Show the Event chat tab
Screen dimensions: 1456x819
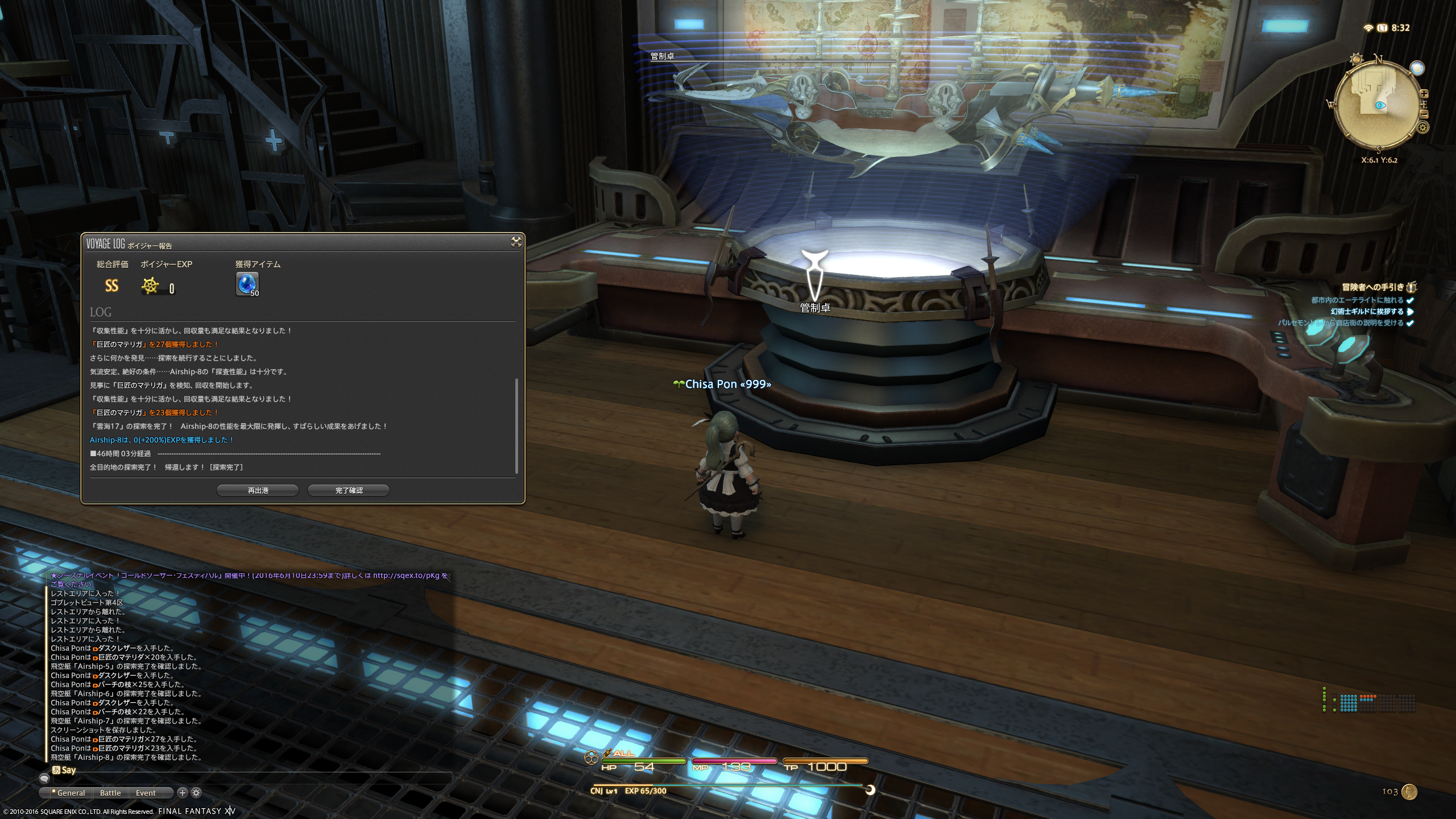tap(146, 793)
